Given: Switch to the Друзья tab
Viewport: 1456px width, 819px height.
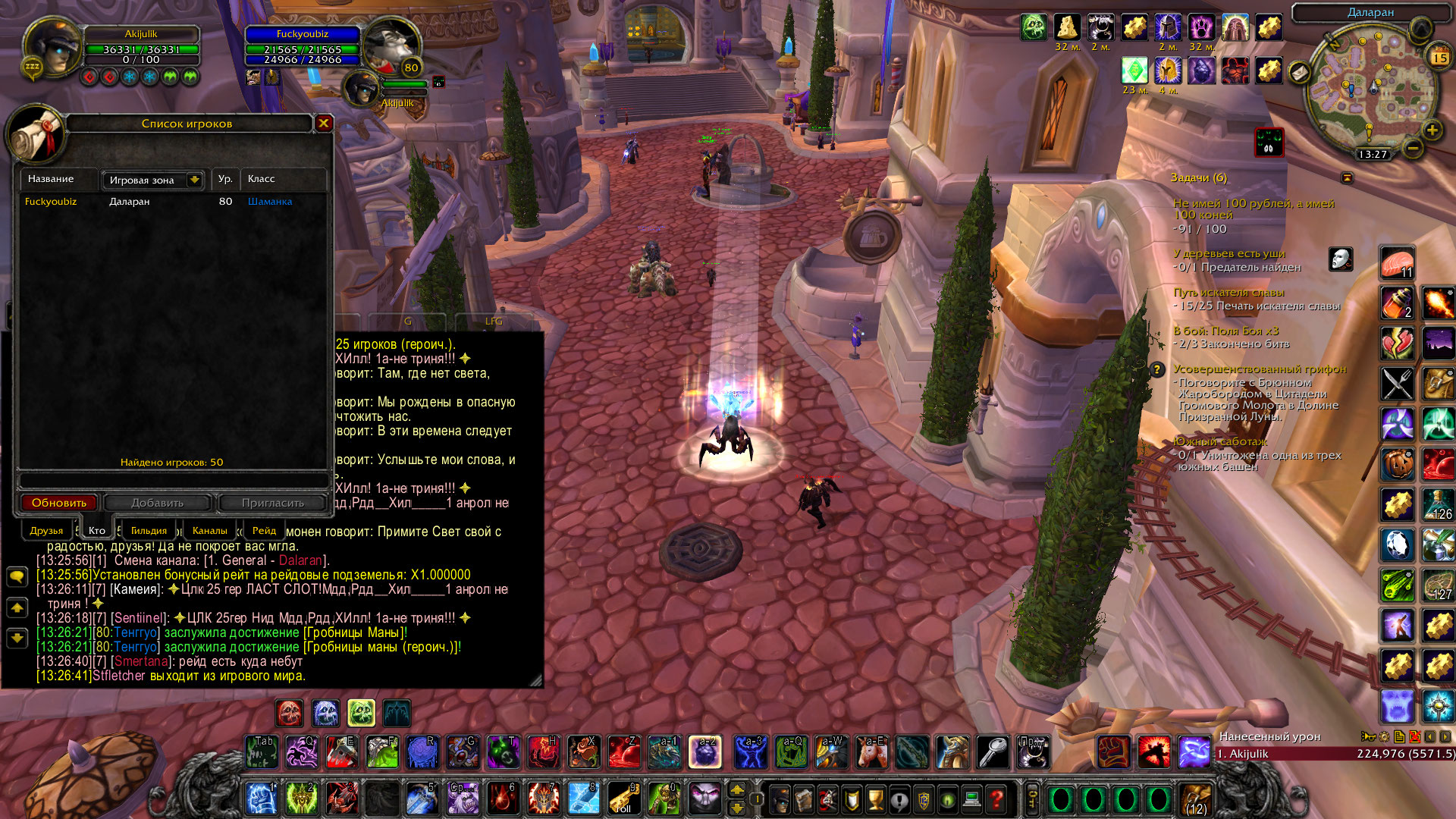Looking at the screenshot, I should [x=46, y=531].
